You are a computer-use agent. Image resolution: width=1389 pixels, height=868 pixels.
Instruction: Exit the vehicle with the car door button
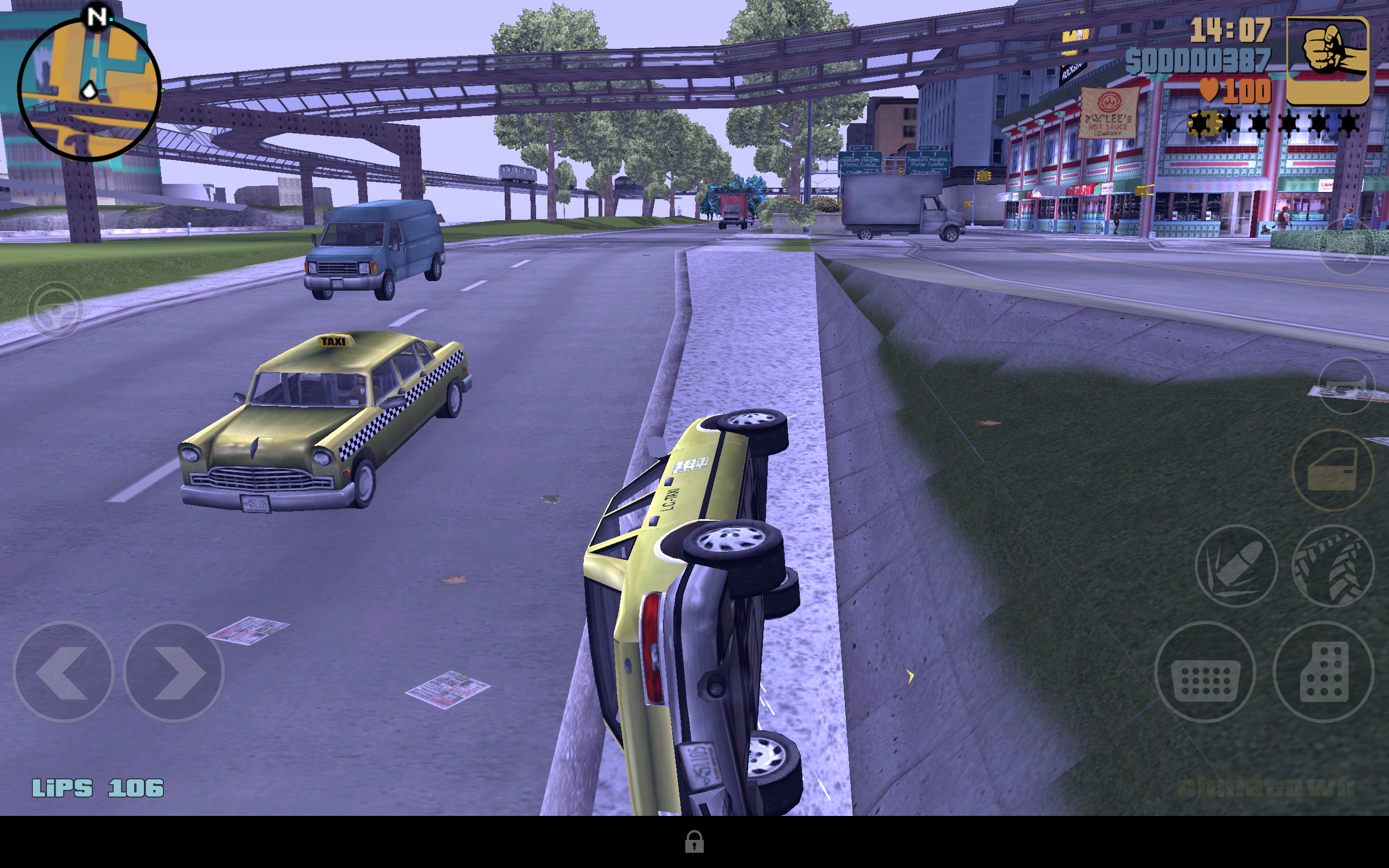(1333, 470)
